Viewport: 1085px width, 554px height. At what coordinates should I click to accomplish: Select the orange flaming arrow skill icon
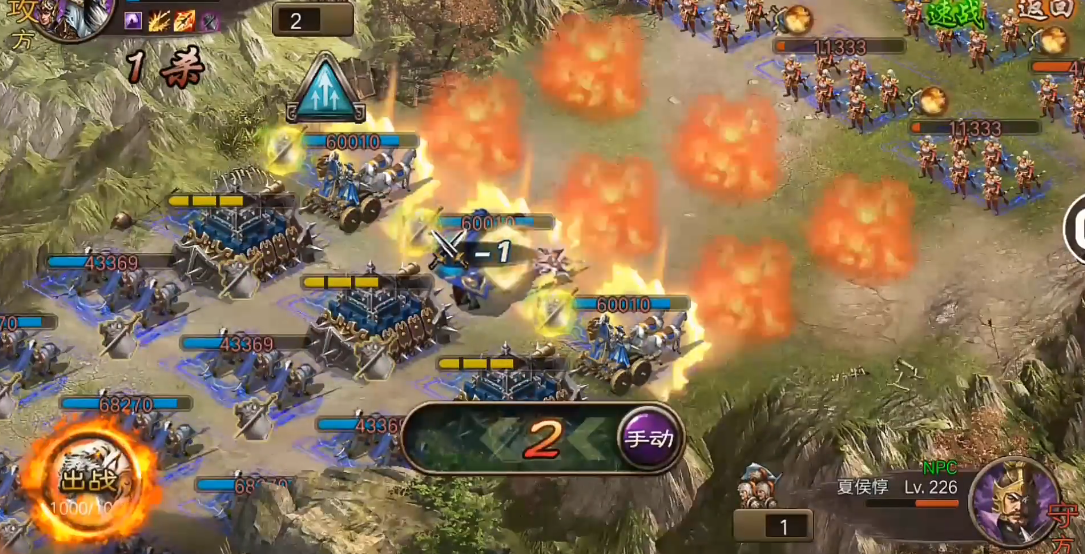[185, 19]
